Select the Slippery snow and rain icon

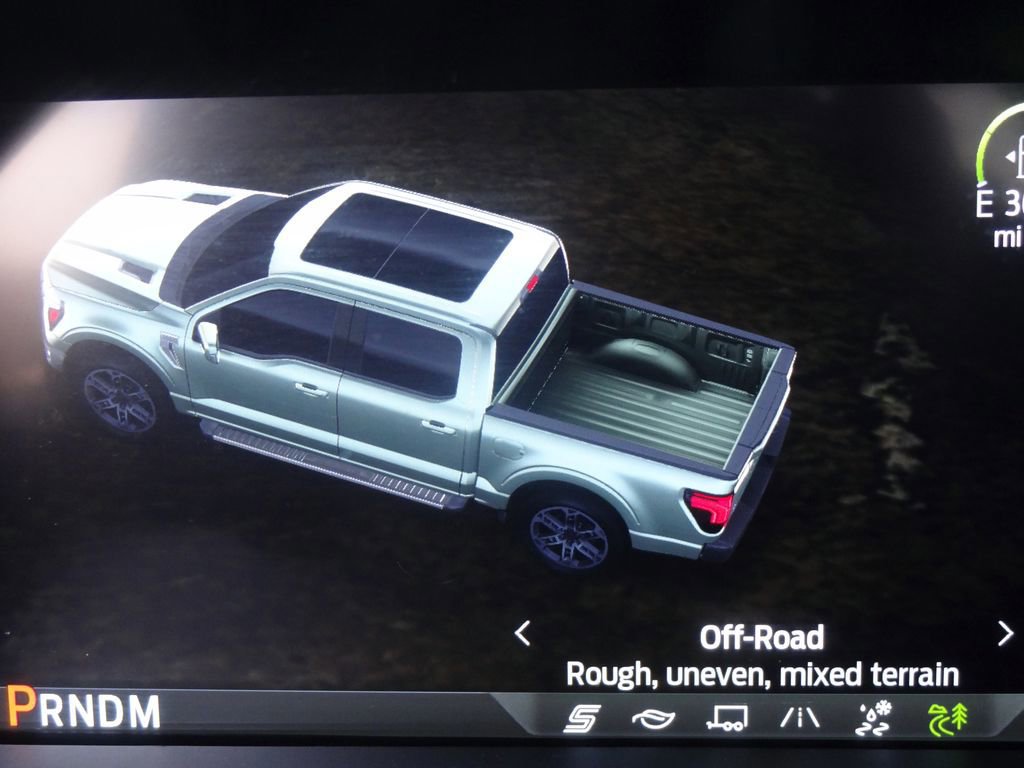tap(873, 718)
